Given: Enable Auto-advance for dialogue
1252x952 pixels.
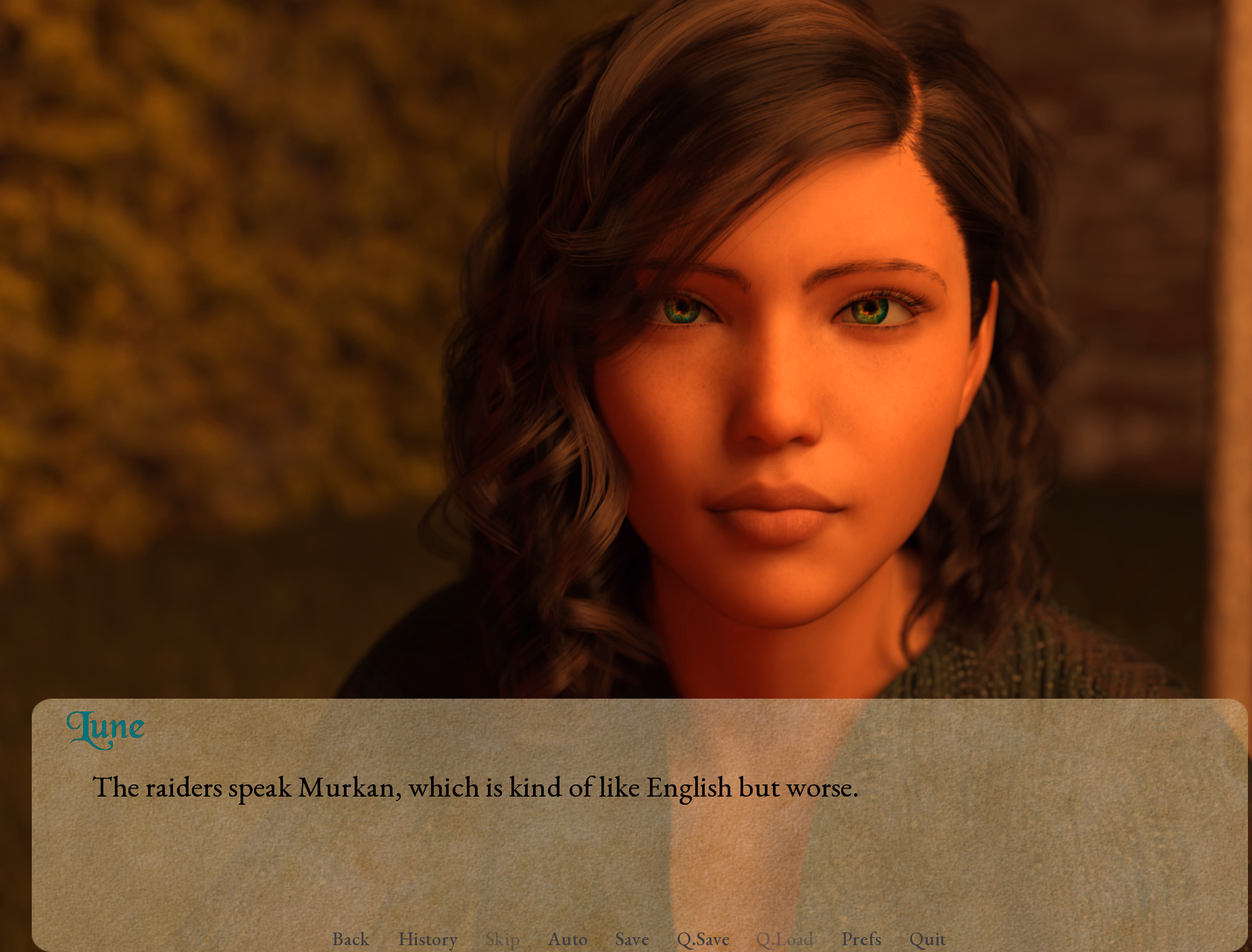Looking at the screenshot, I should [x=568, y=939].
